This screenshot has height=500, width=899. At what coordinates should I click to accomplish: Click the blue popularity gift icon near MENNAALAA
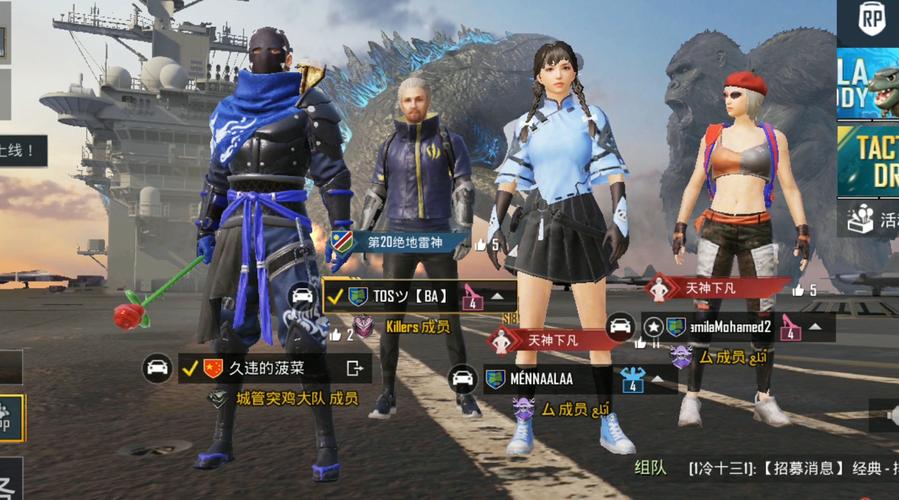631,379
